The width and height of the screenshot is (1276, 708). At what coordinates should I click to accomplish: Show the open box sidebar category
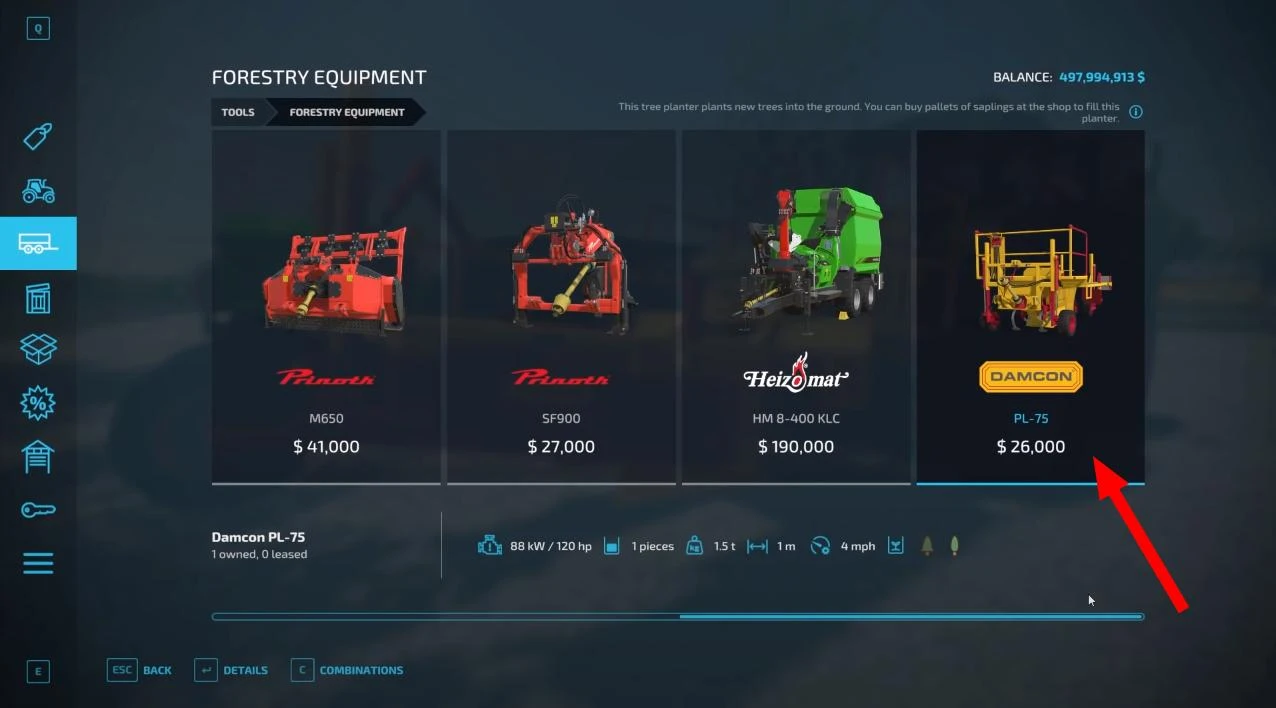coord(38,349)
